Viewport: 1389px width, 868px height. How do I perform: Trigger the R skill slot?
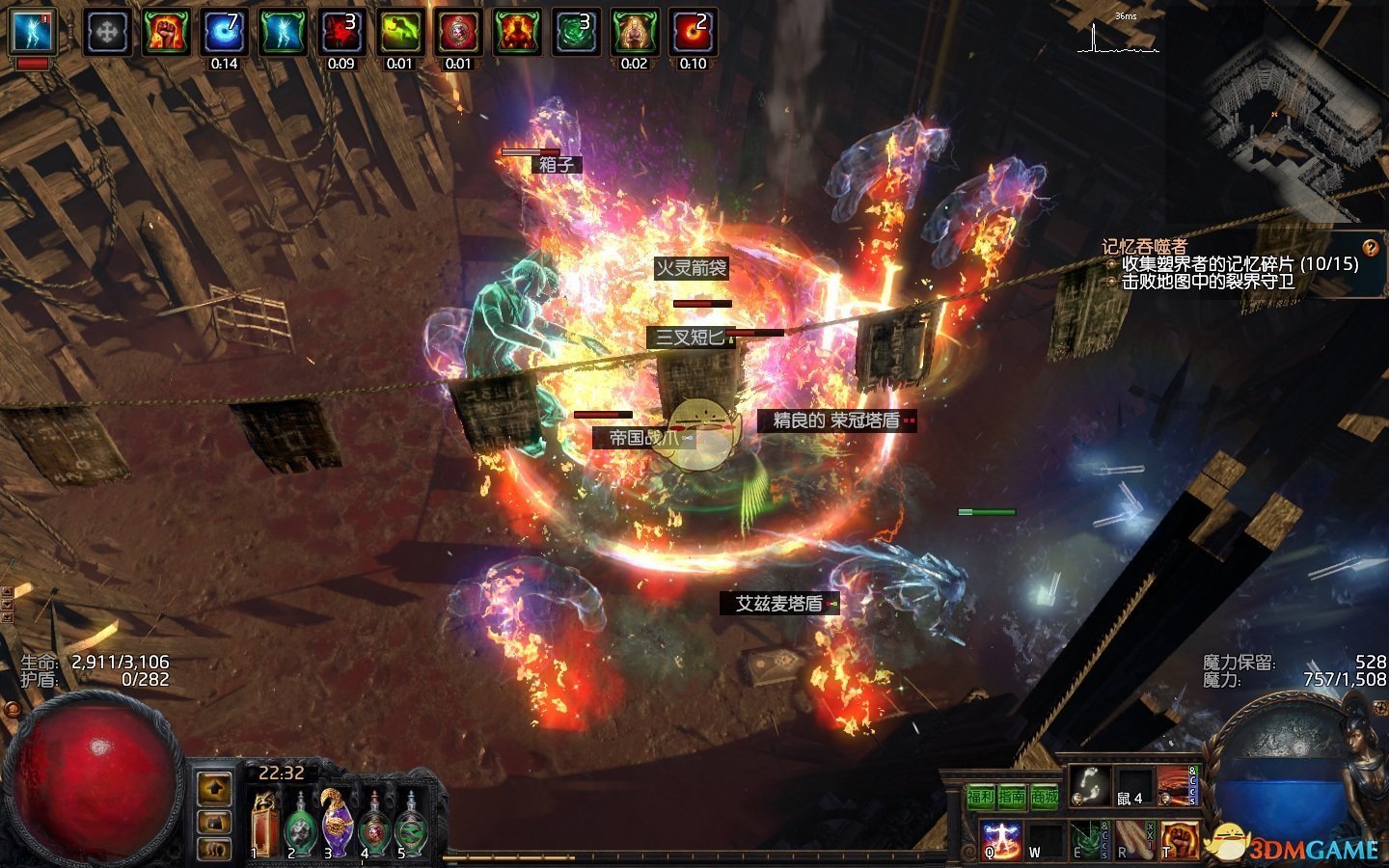[x=1134, y=839]
